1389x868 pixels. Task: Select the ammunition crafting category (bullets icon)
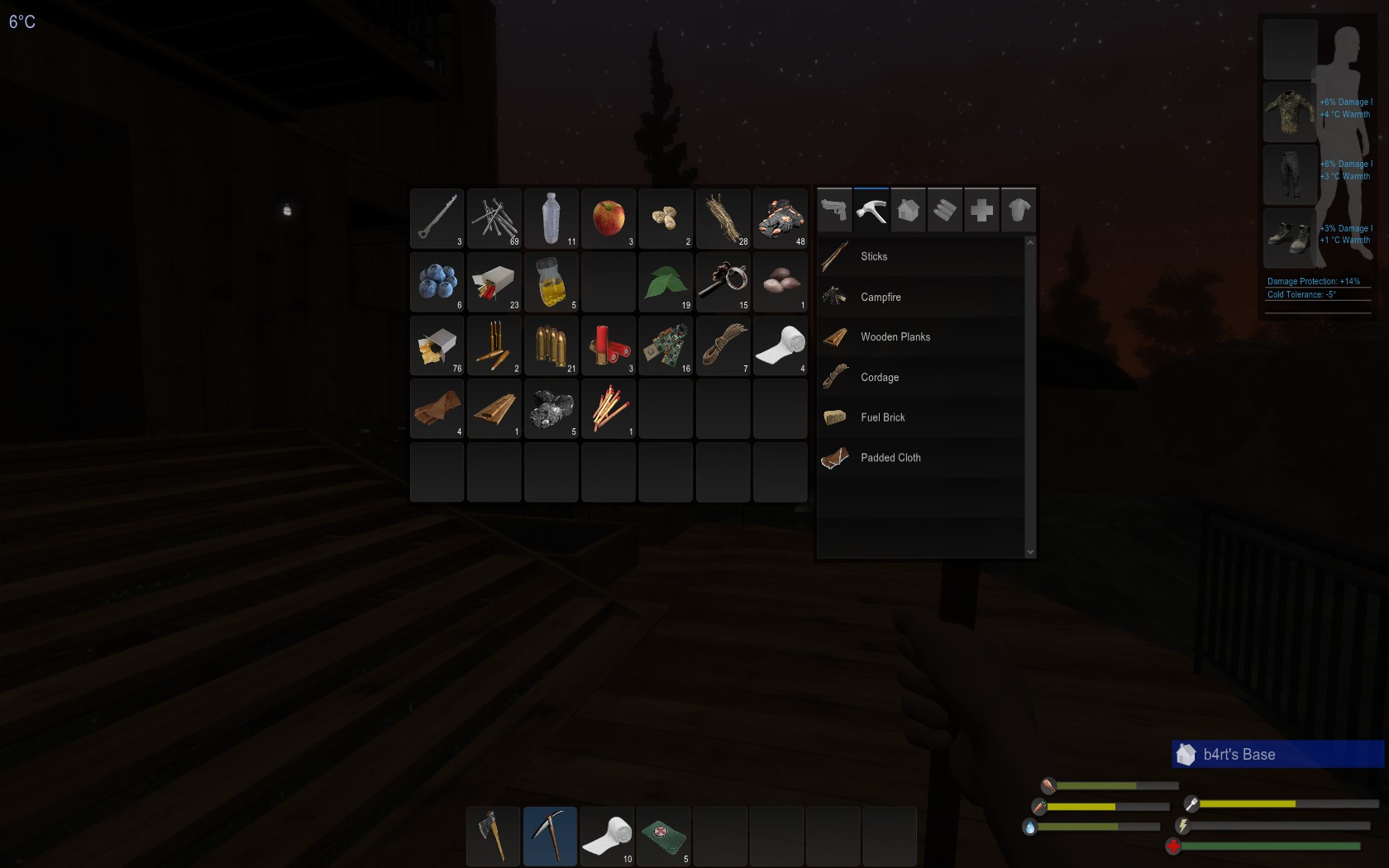[945, 210]
